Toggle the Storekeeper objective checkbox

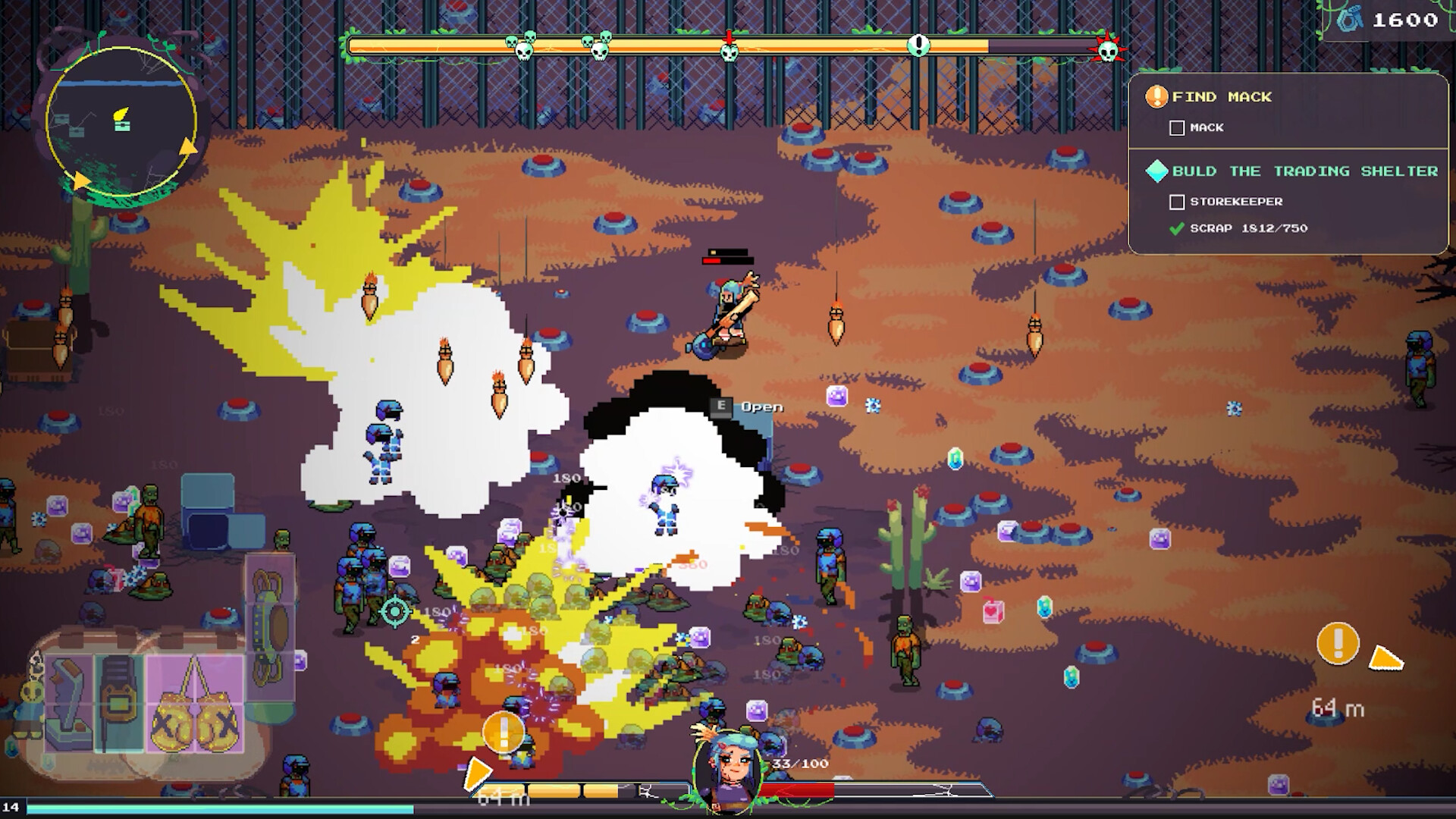[1177, 202]
